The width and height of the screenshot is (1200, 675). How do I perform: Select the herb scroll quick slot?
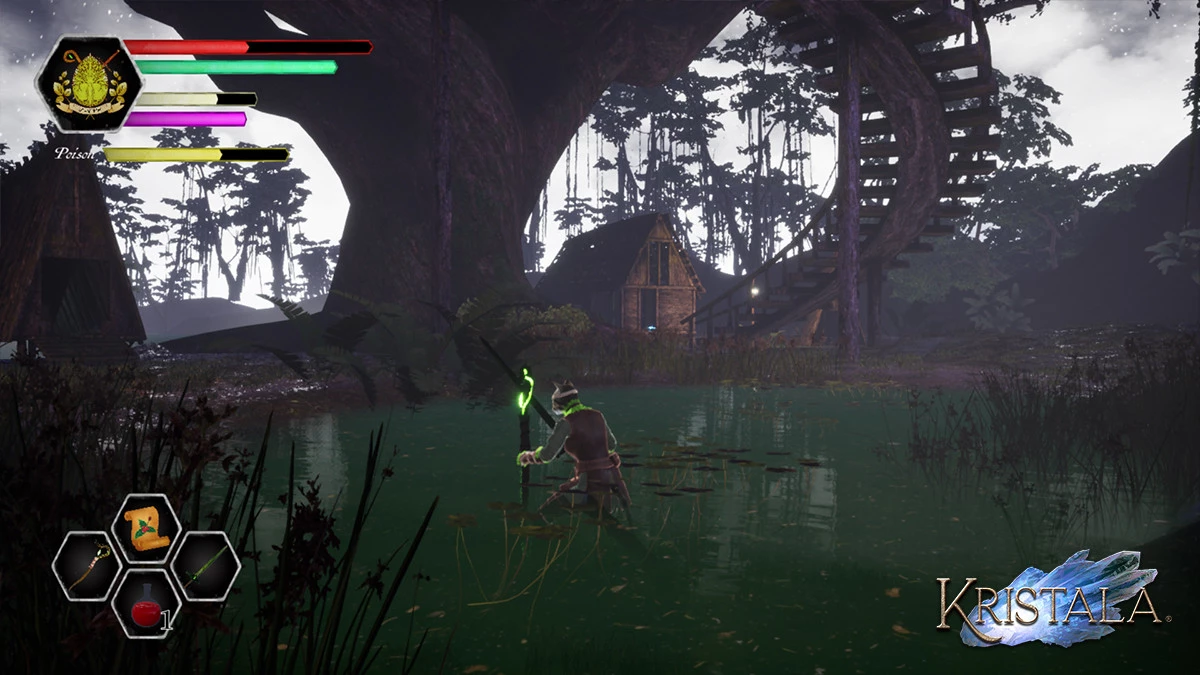tap(146, 527)
